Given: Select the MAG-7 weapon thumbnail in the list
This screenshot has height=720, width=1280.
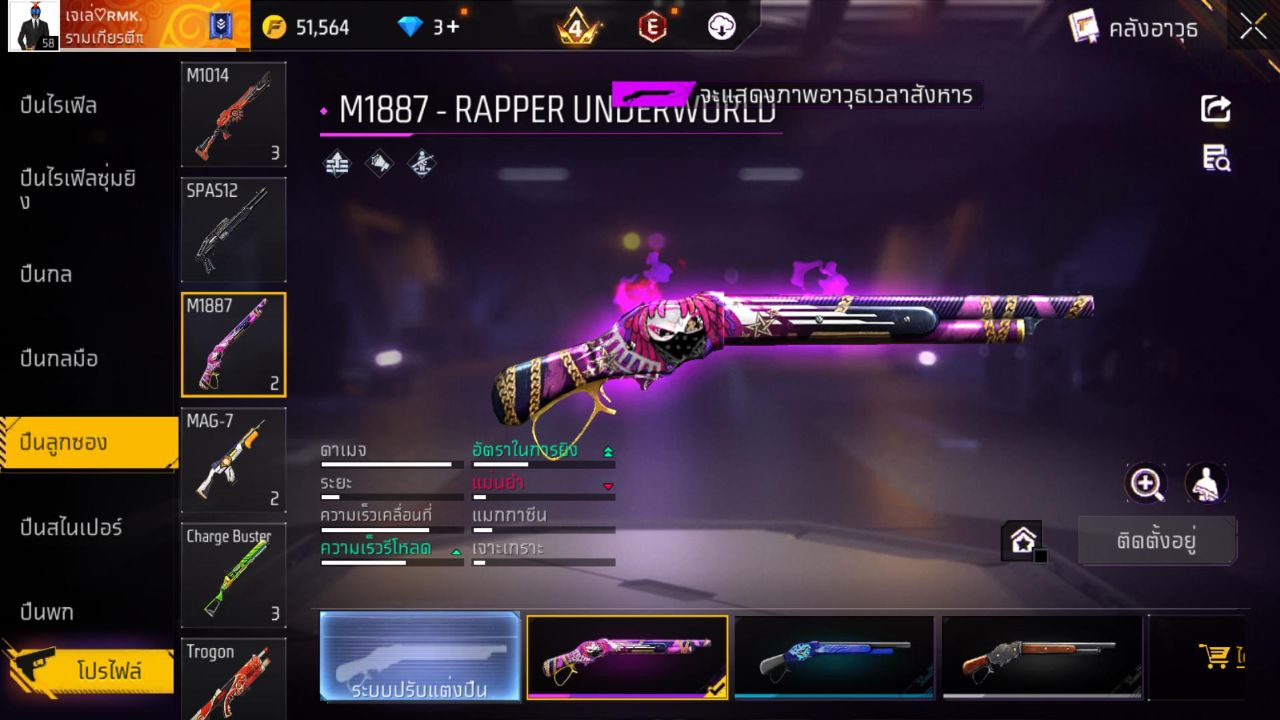Looking at the screenshot, I should [x=233, y=460].
